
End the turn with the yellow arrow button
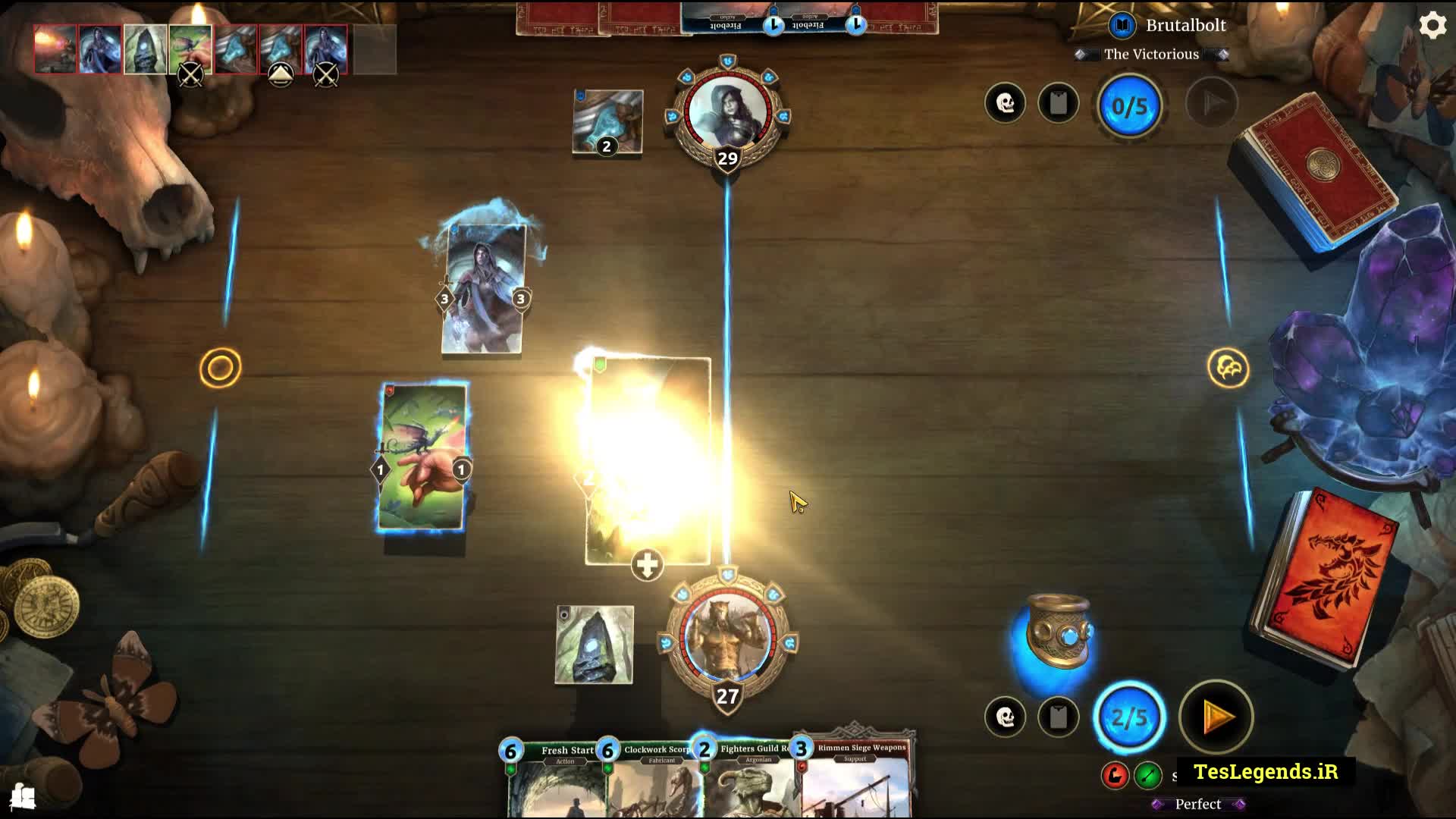click(1216, 717)
